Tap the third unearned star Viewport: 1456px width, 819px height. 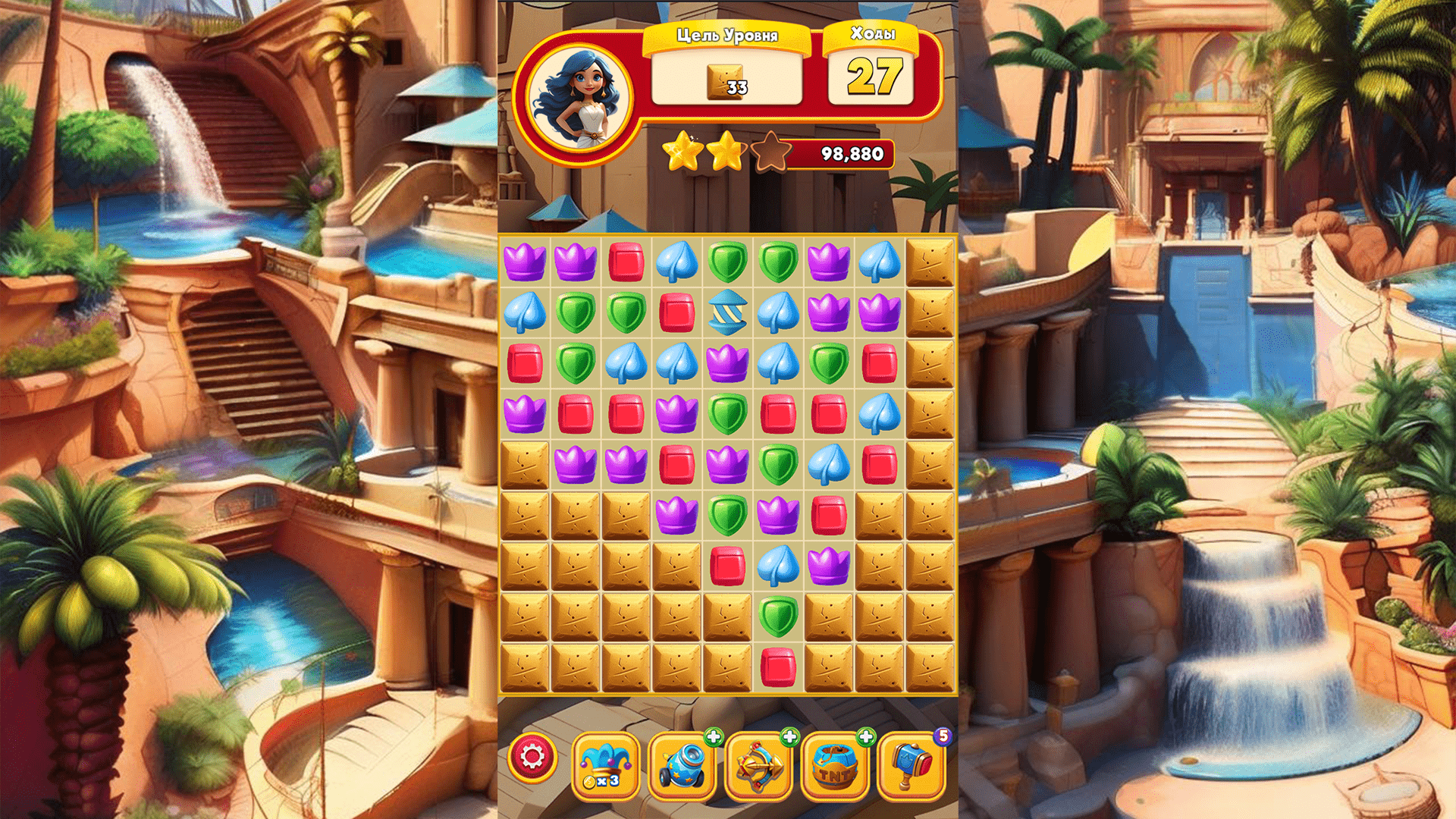coord(769,152)
